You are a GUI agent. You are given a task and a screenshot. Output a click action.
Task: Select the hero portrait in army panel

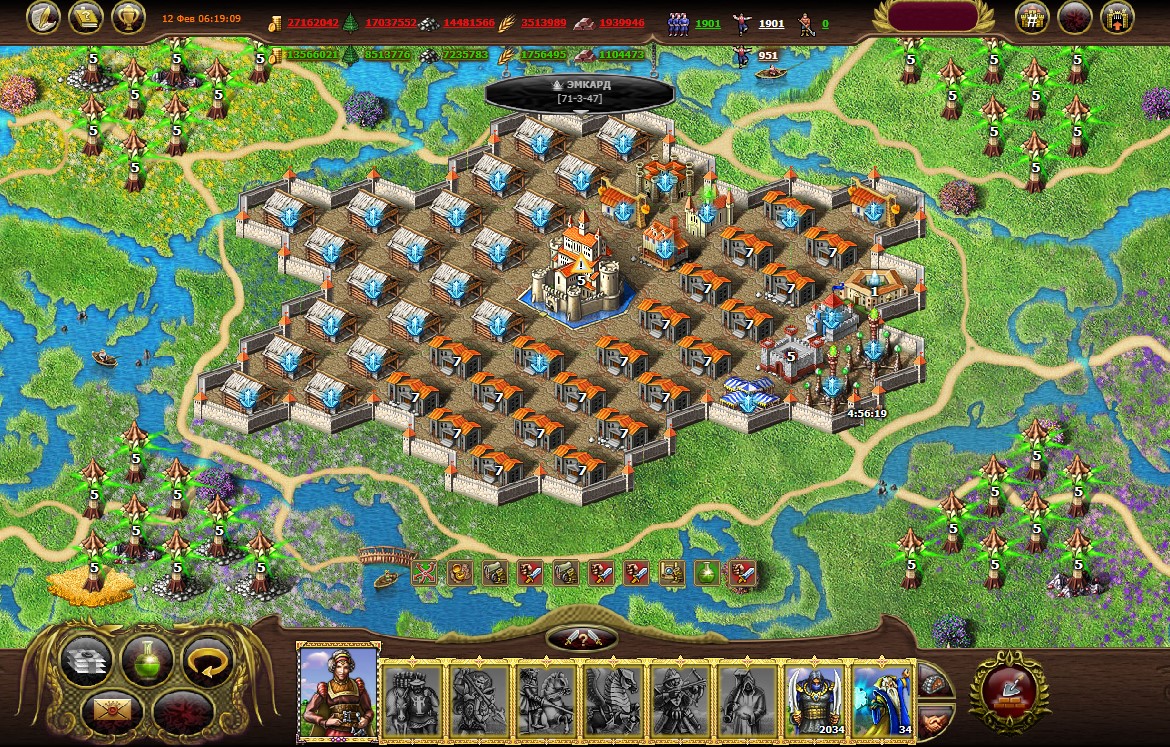338,692
